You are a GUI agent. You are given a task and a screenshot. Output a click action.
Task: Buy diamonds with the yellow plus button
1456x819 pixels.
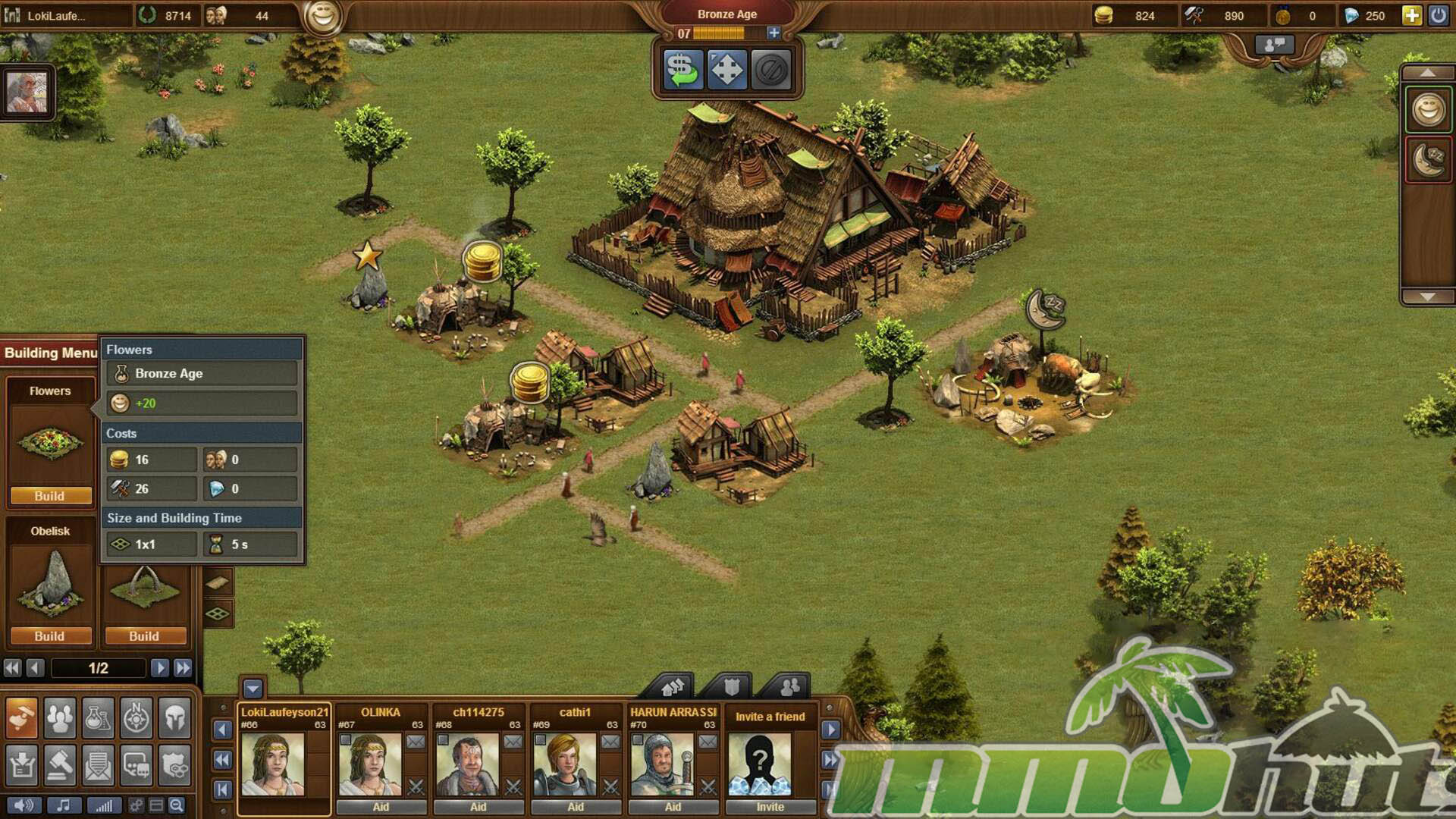[1411, 15]
